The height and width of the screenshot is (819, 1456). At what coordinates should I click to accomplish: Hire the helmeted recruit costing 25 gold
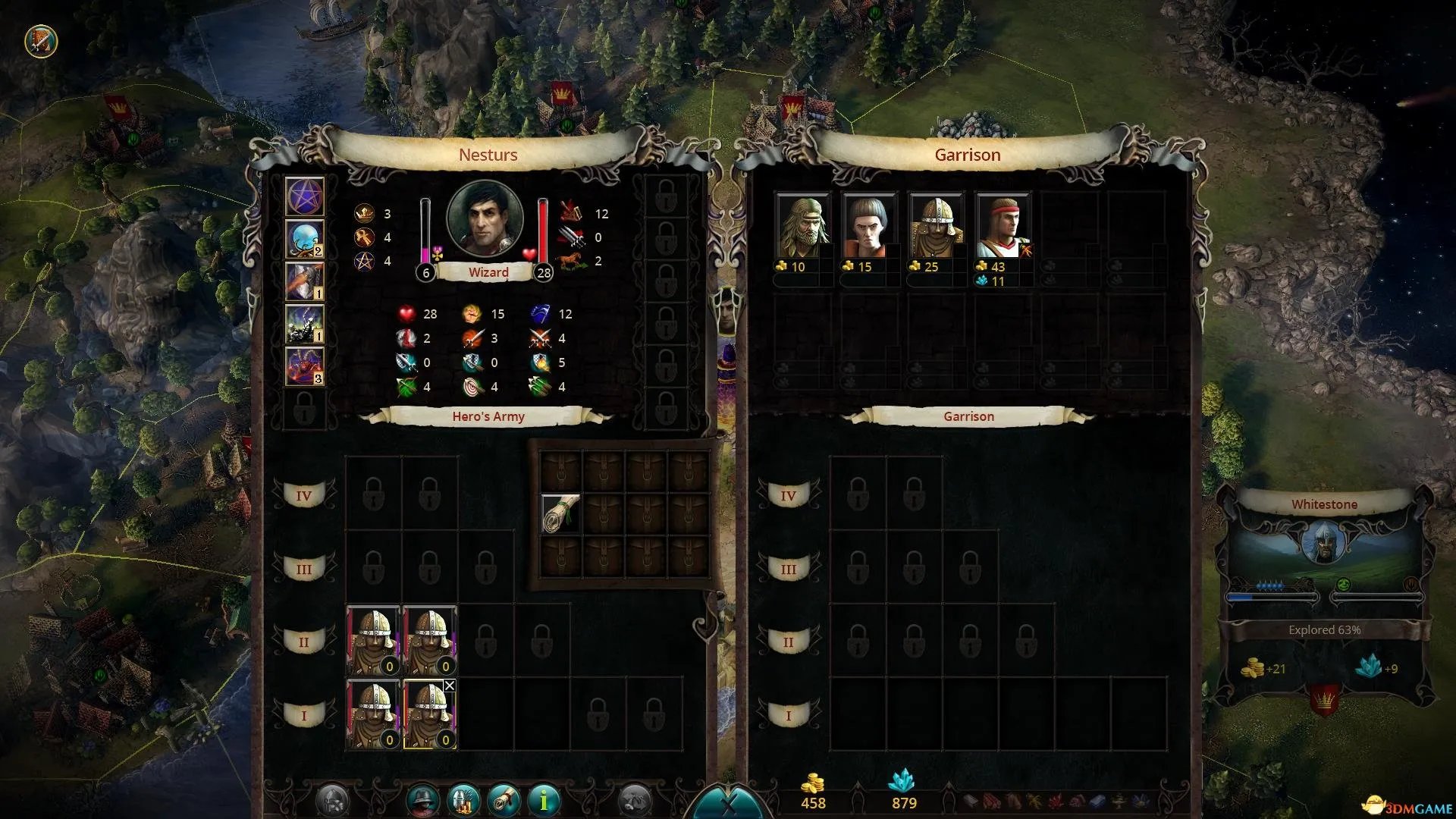(x=936, y=227)
